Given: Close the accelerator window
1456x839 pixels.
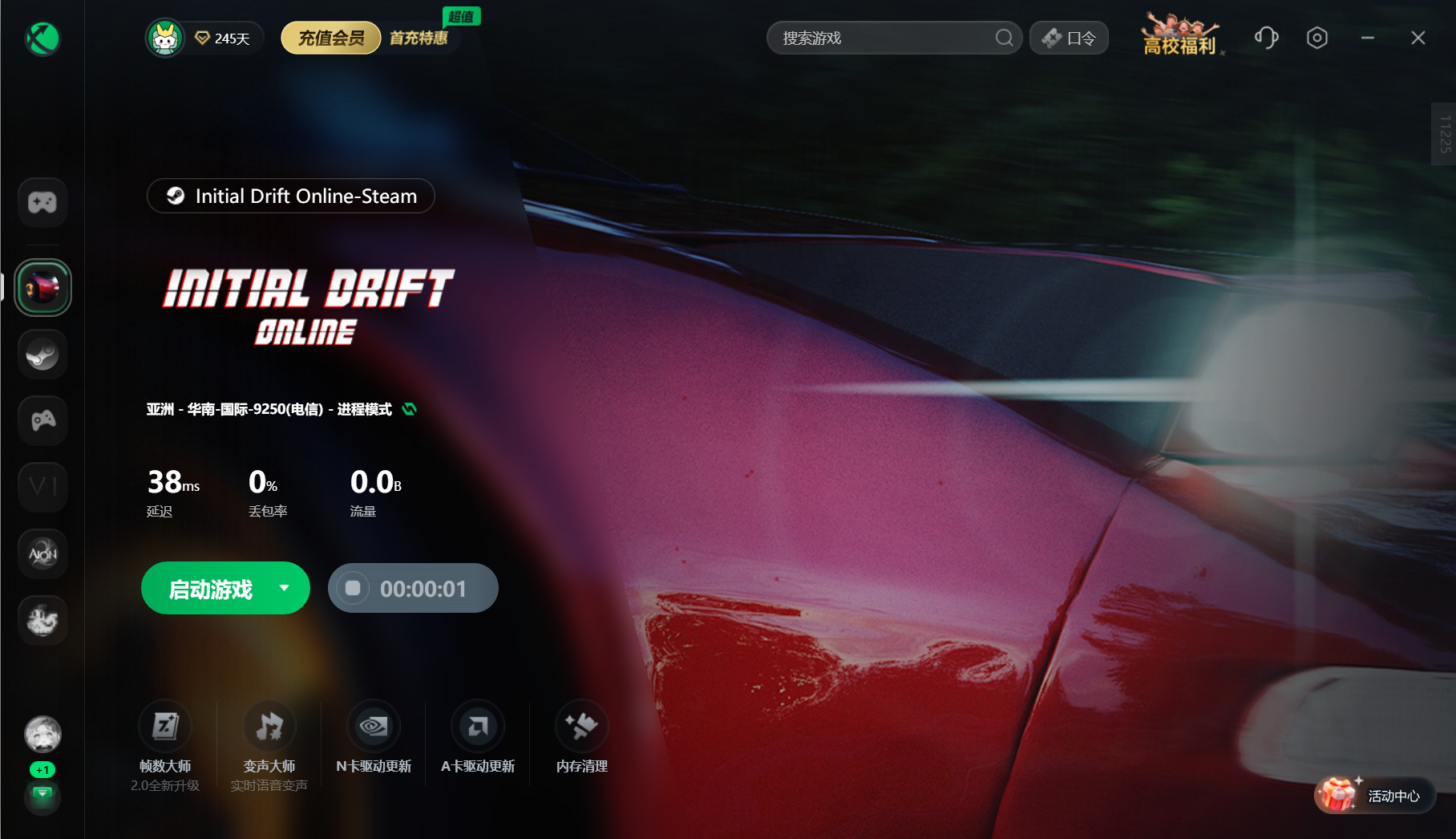Looking at the screenshot, I should (1418, 38).
